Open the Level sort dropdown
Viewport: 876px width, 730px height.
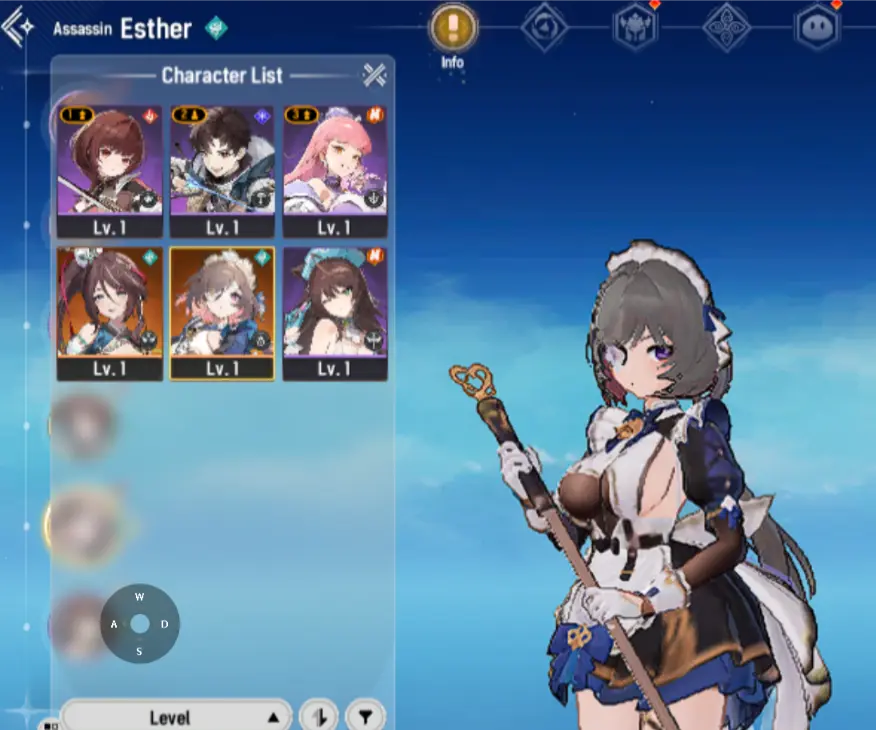(176, 716)
